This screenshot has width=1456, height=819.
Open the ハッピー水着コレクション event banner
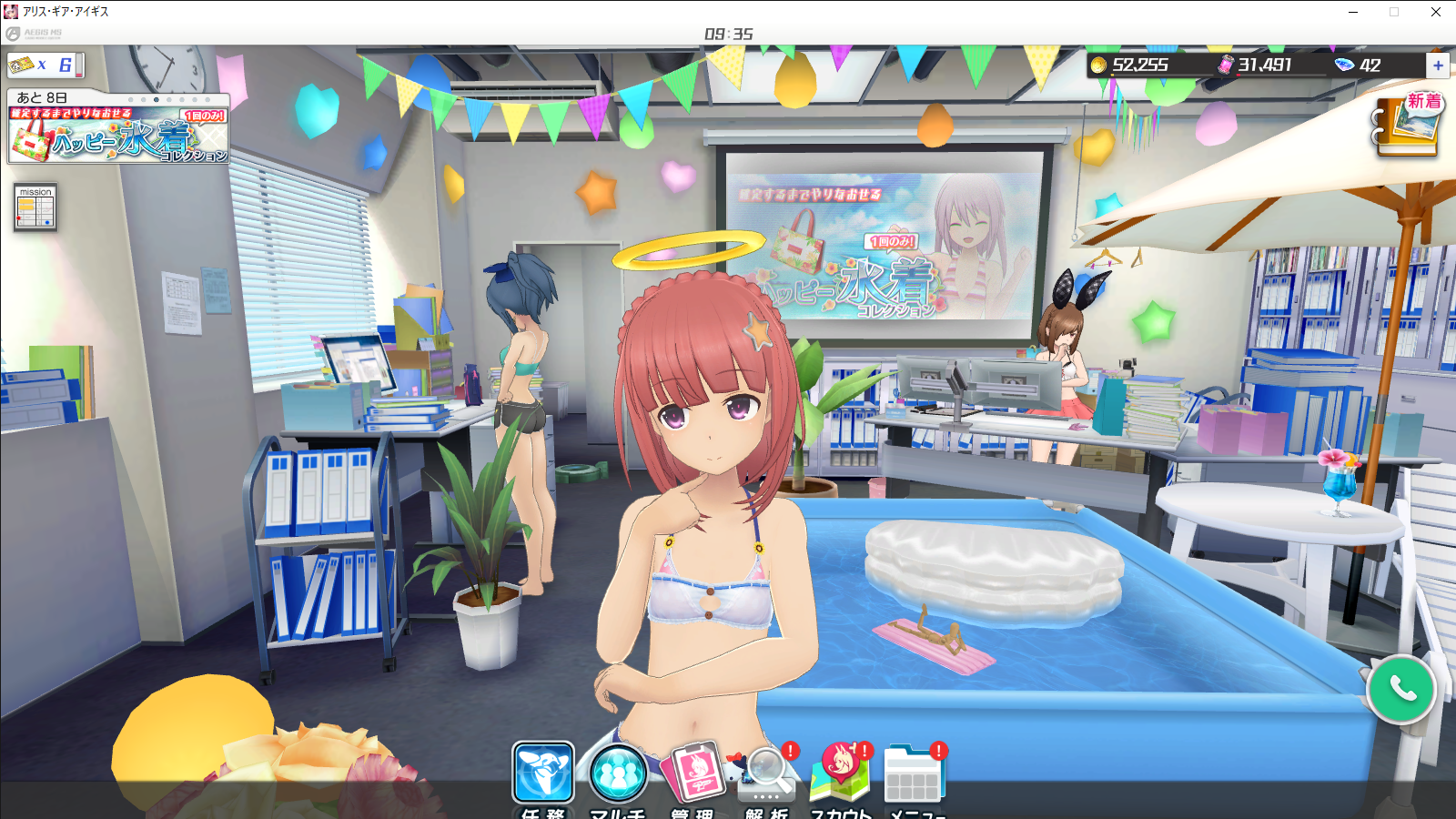[118, 135]
